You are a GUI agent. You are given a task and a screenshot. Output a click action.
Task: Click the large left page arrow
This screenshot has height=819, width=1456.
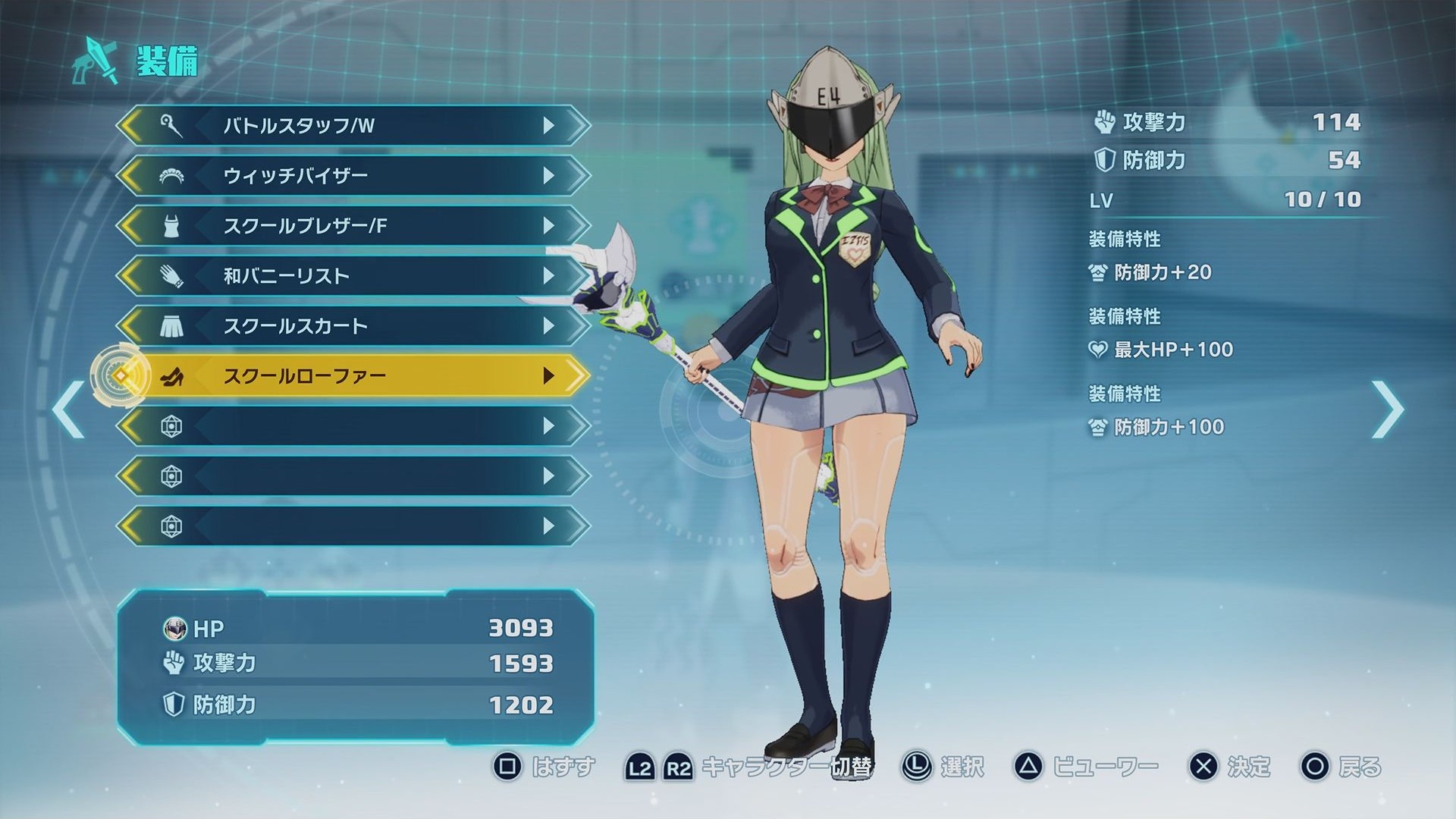tap(69, 409)
